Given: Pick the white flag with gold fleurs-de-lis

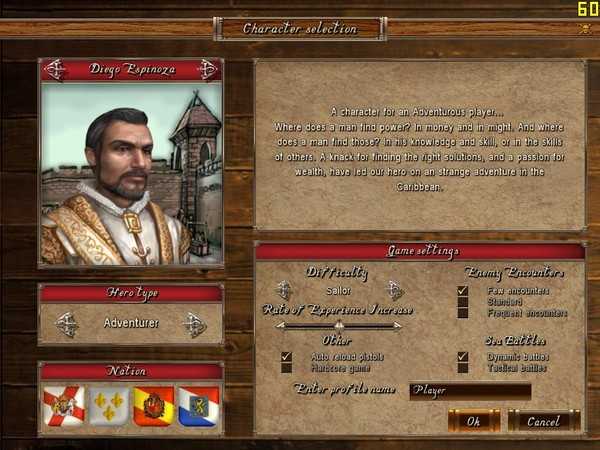Looking at the screenshot, I should pos(109,406).
